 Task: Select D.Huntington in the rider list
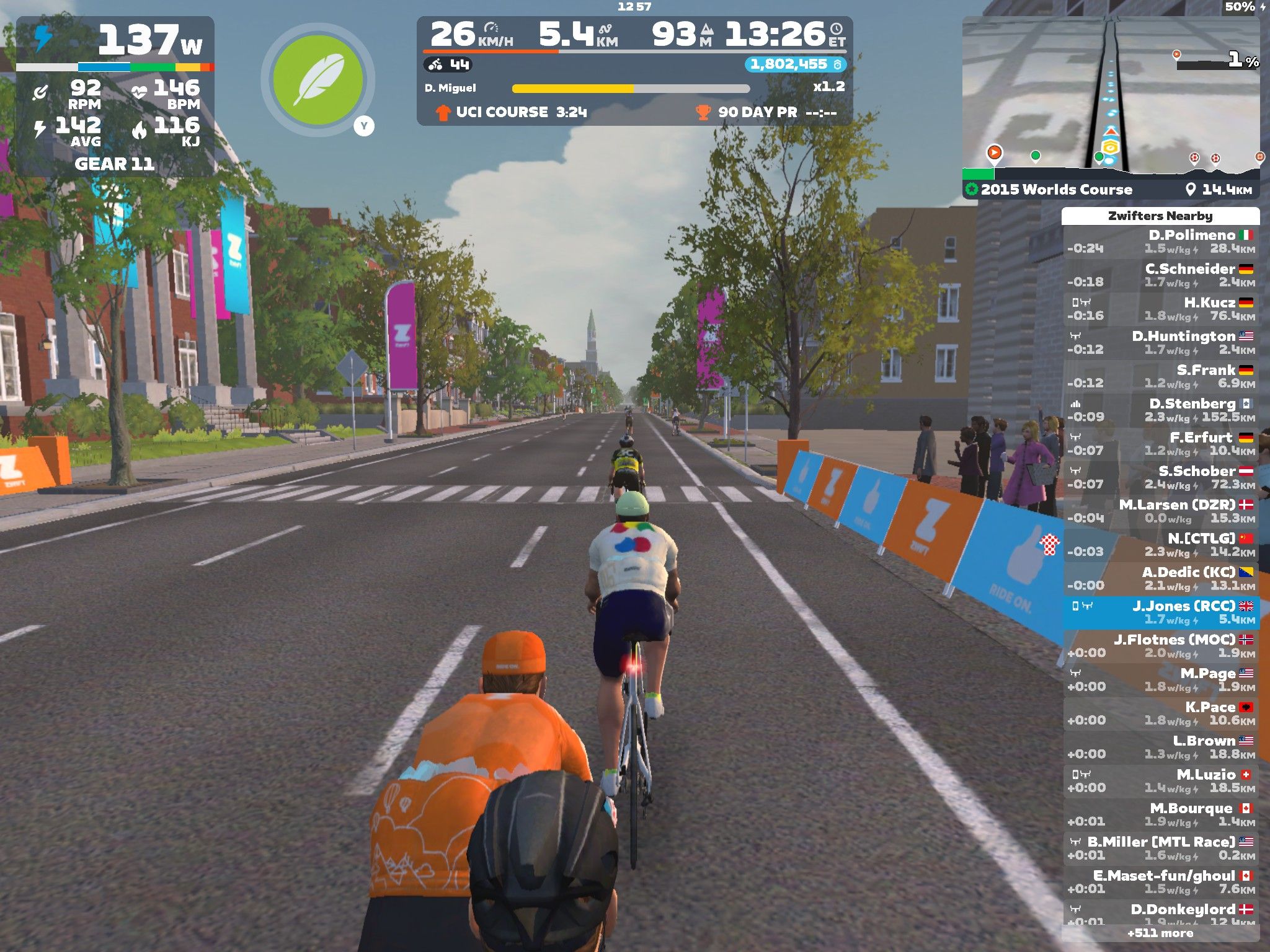tap(1160, 343)
